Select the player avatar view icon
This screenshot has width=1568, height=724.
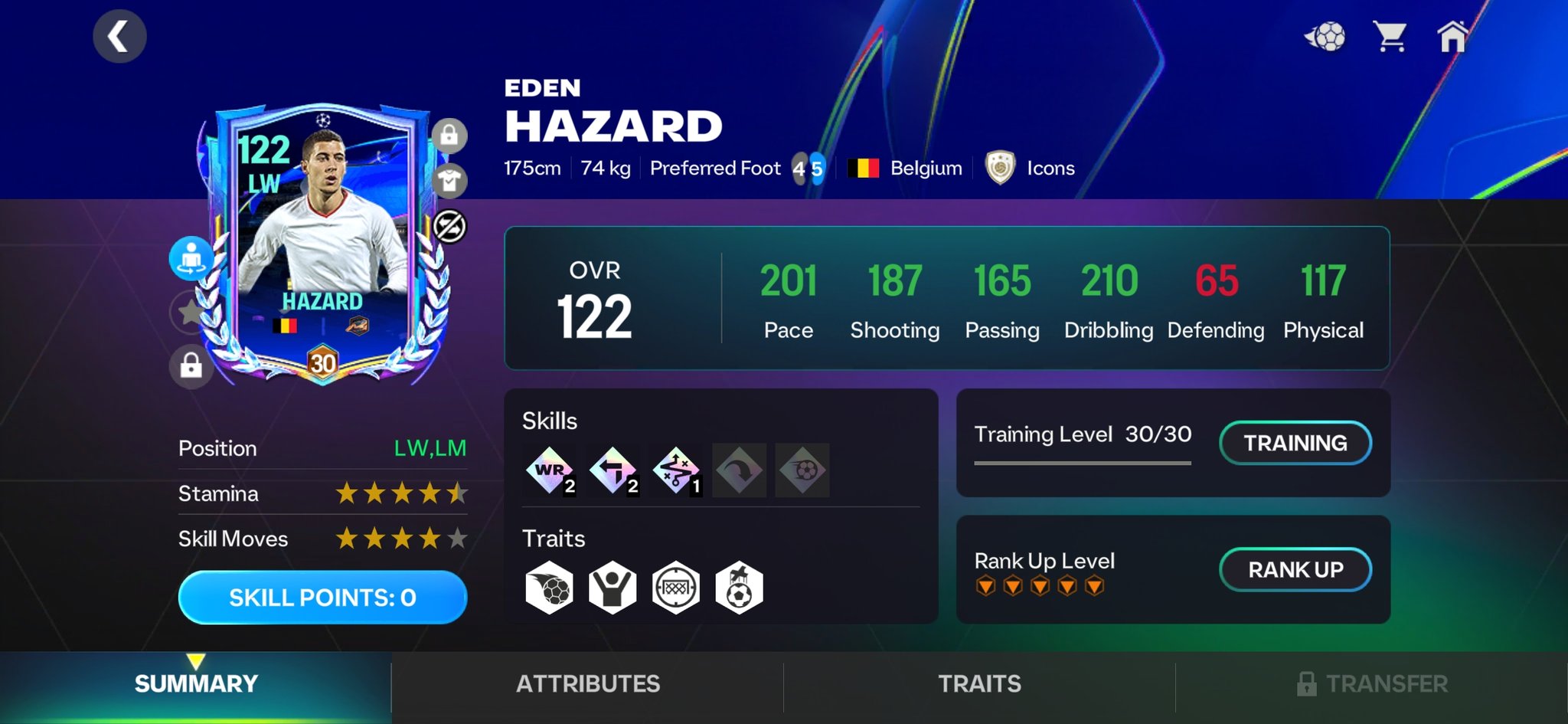click(x=192, y=258)
